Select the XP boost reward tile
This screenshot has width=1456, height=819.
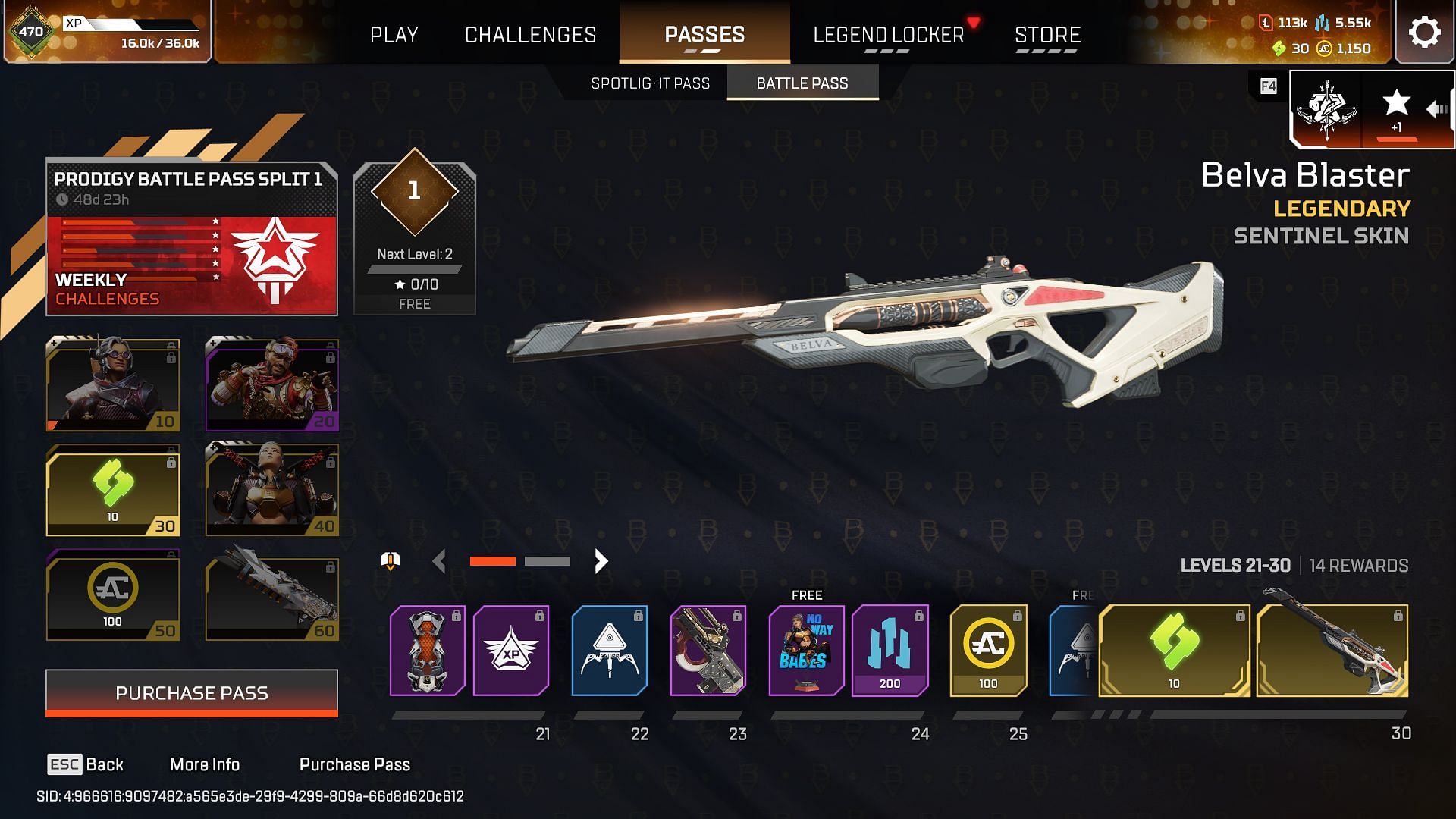pyautogui.click(x=510, y=650)
